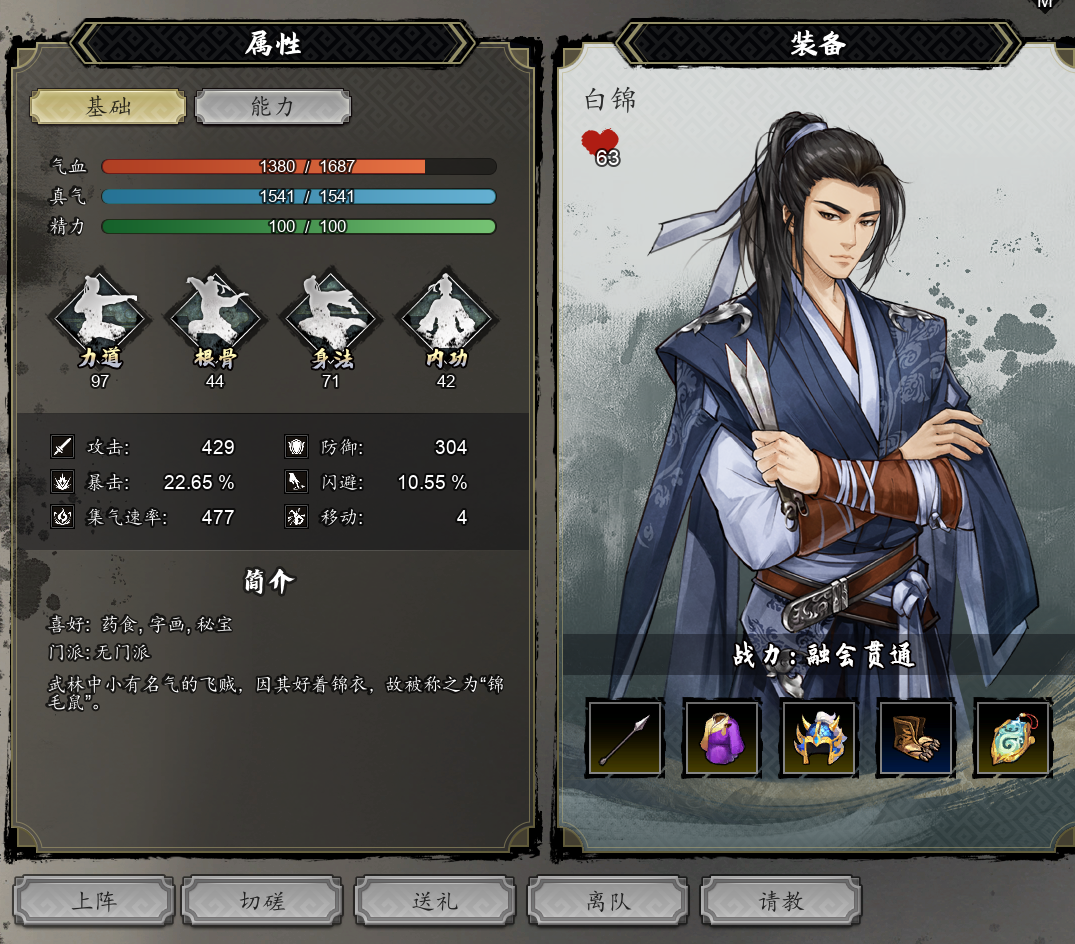This screenshot has width=1075, height=944.
Task: Choose the gold and blue helmet slot
Action: 819,738
